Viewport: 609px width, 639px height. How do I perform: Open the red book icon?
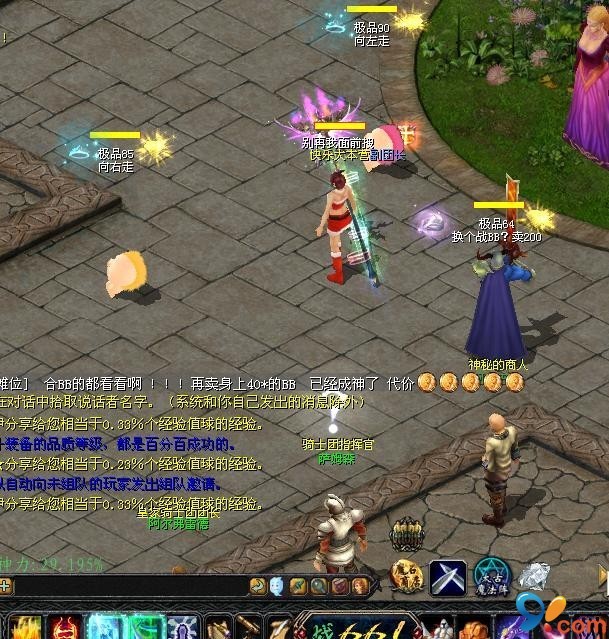[x=340, y=586]
